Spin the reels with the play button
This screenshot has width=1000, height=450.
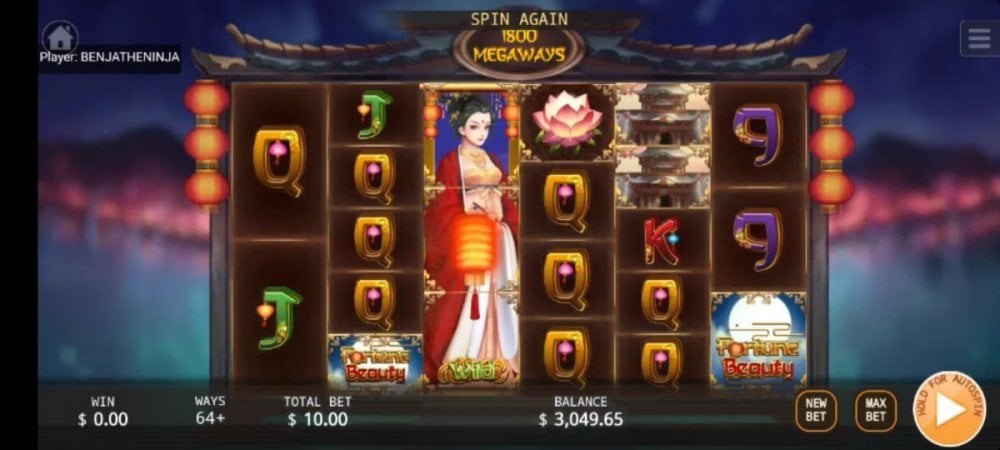(948, 408)
